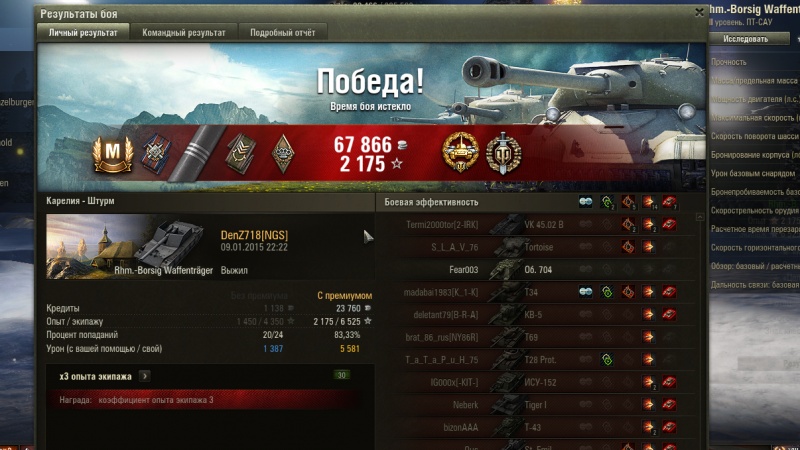Click the Исследовать research button

746,39
